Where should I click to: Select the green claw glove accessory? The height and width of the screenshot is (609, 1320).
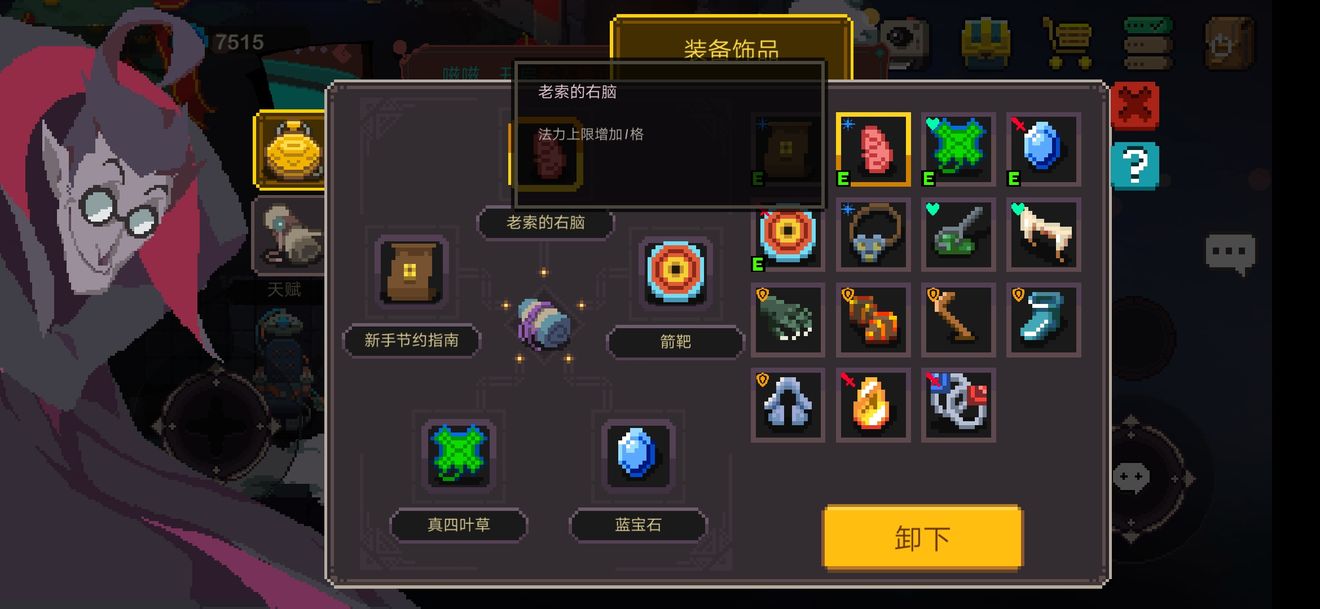pyautogui.click(x=788, y=319)
